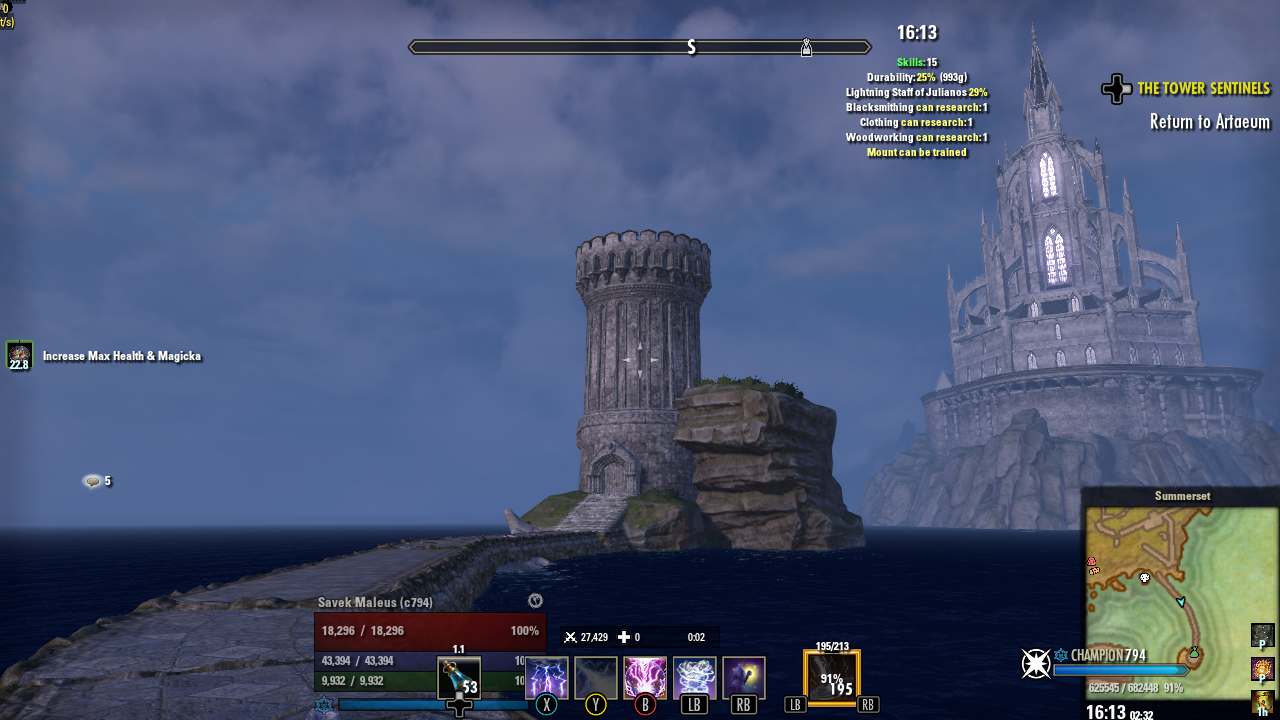
Task: Select the blue potion quickslot
Action: point(459,678)
